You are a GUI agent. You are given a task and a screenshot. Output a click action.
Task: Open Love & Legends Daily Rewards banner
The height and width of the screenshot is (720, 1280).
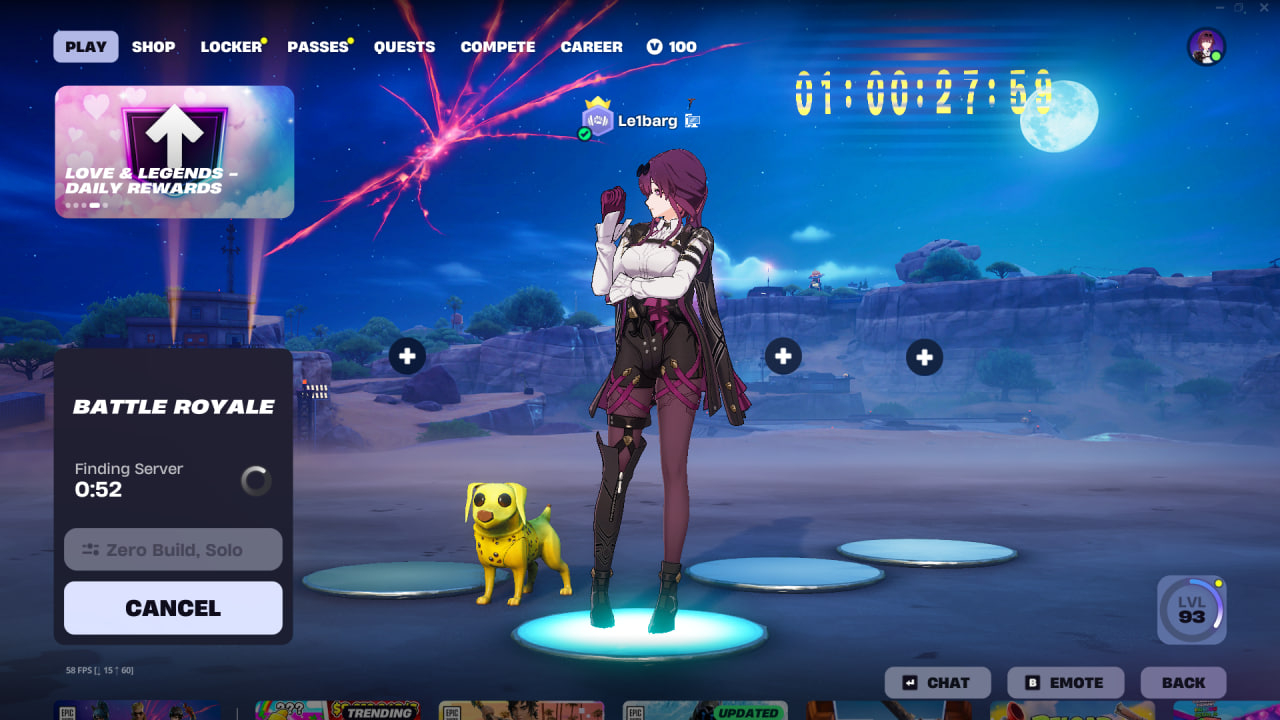tap(174, 152)
